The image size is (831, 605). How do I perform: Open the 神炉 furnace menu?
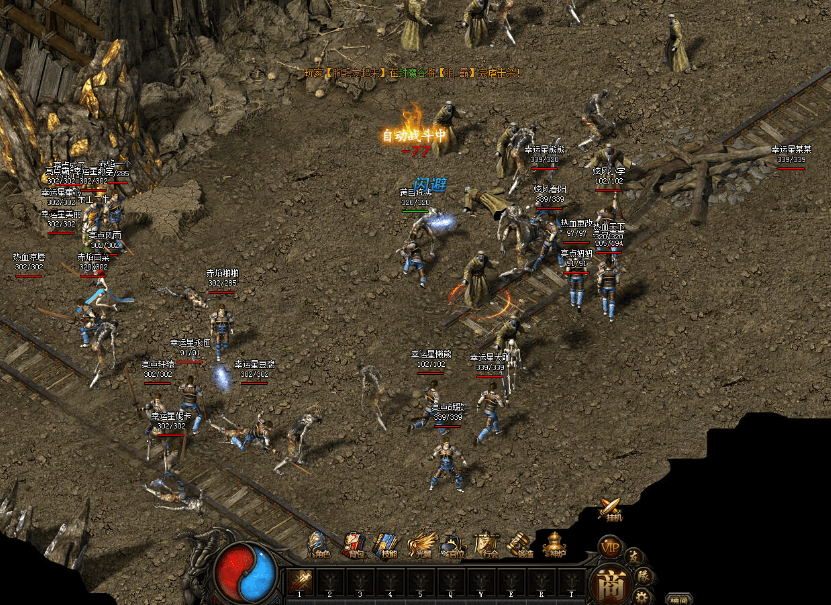coord(554,544)
